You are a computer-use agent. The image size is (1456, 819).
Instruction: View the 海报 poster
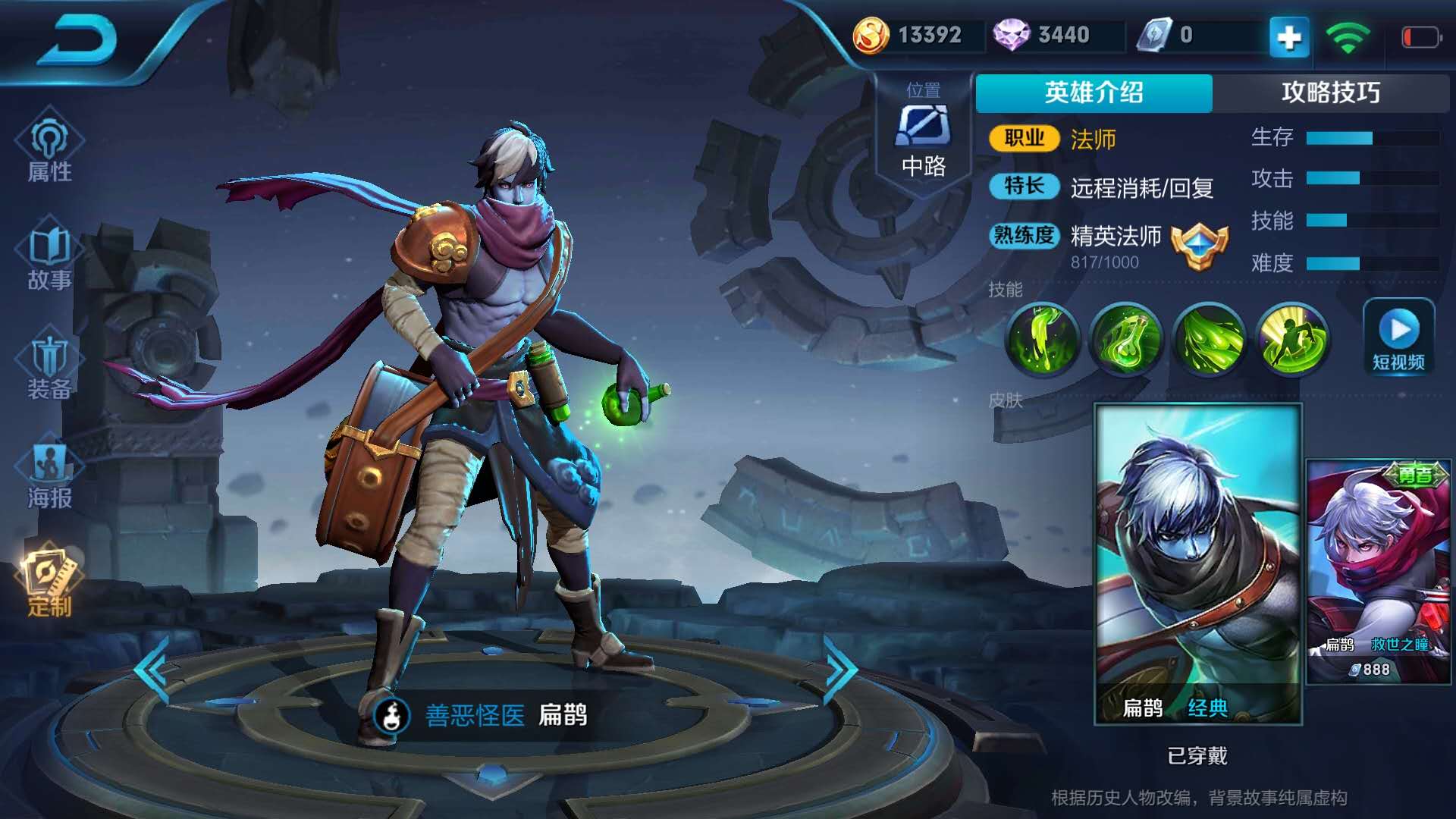click(x=49, y=475)
